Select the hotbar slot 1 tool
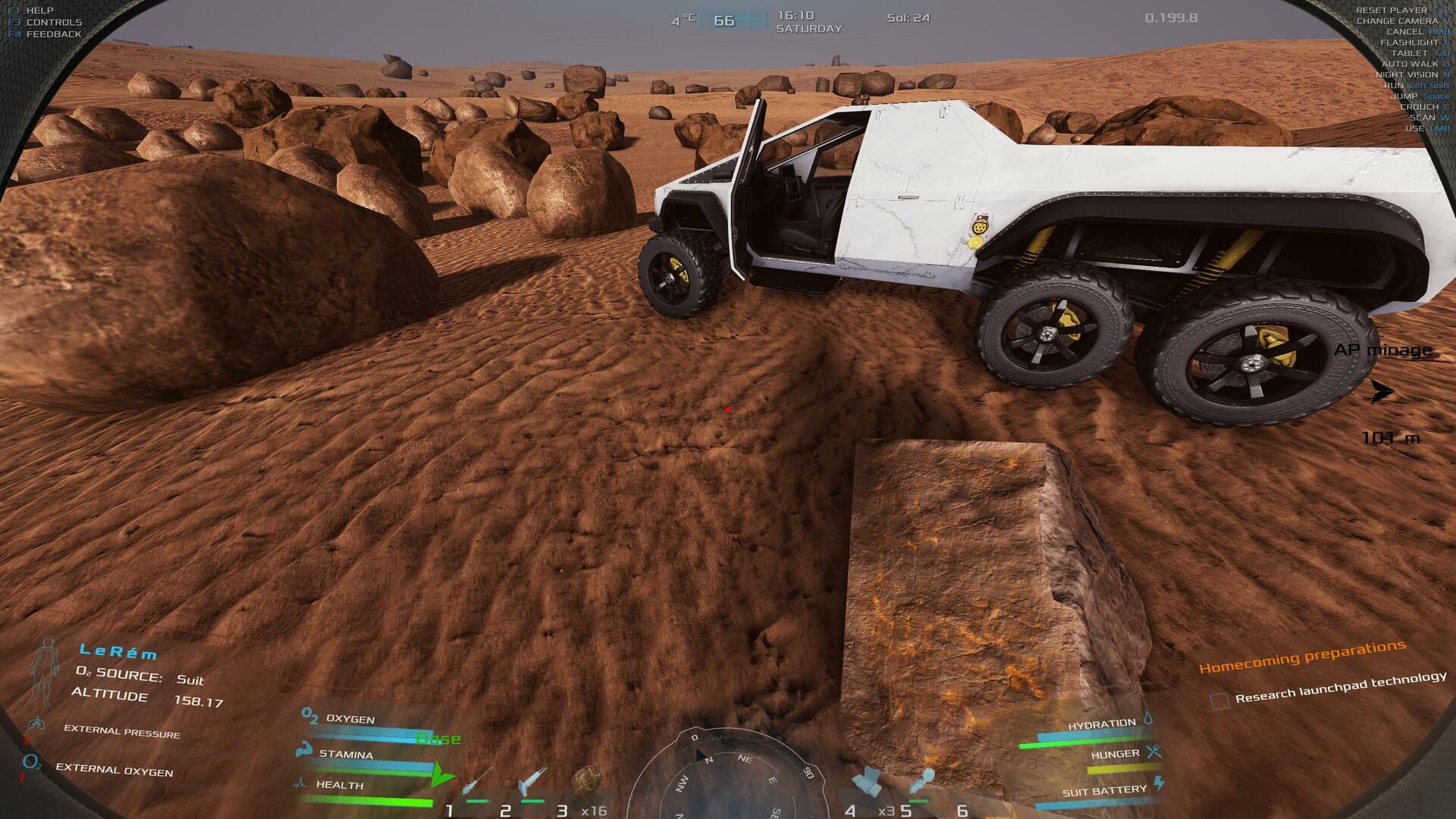1456x819 pixels. click(x=478, y=781)
